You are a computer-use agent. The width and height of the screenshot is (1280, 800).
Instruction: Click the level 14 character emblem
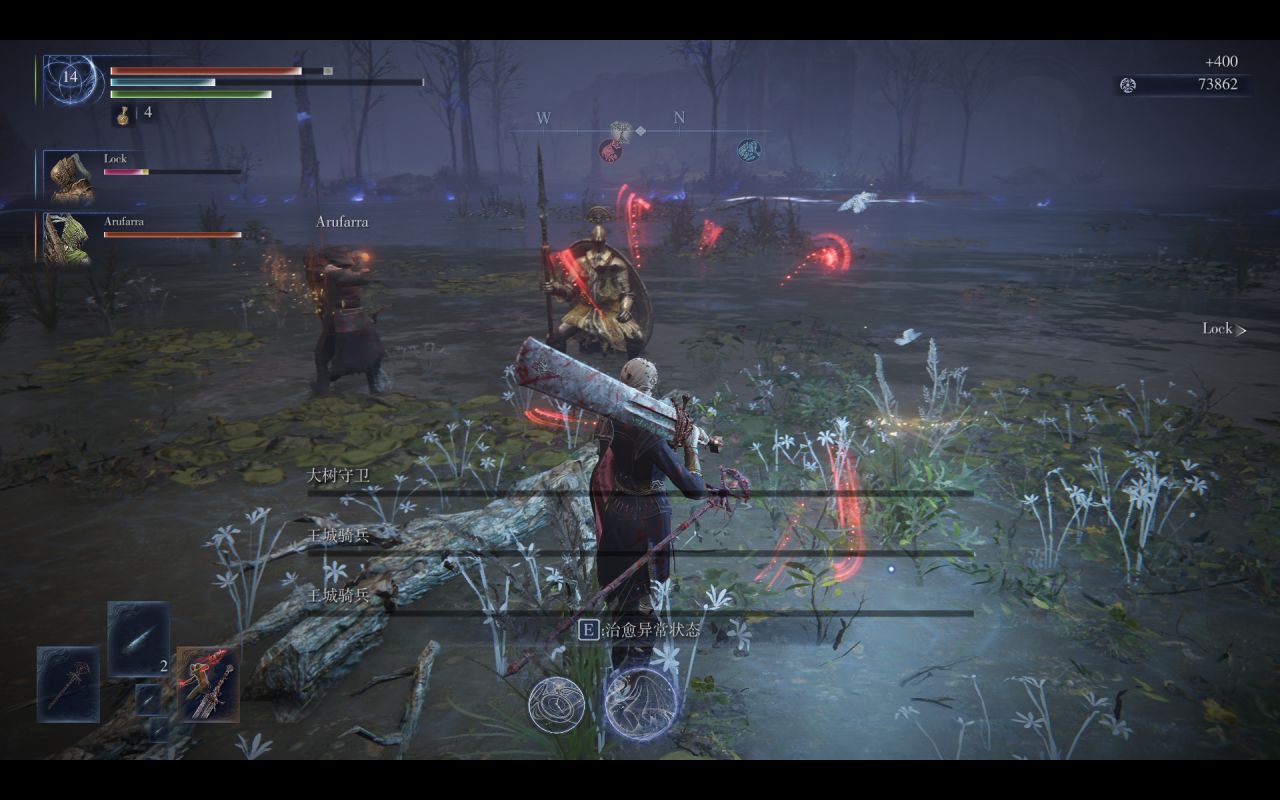70,79
